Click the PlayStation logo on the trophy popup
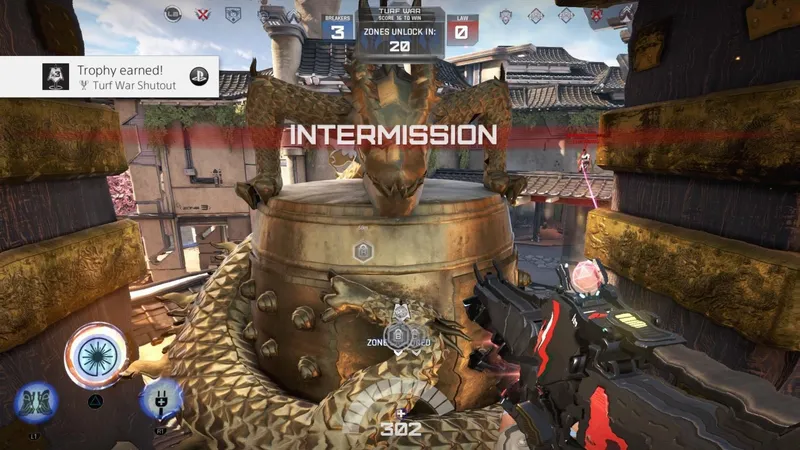This screenshot has width=800, height=450. 198,78
